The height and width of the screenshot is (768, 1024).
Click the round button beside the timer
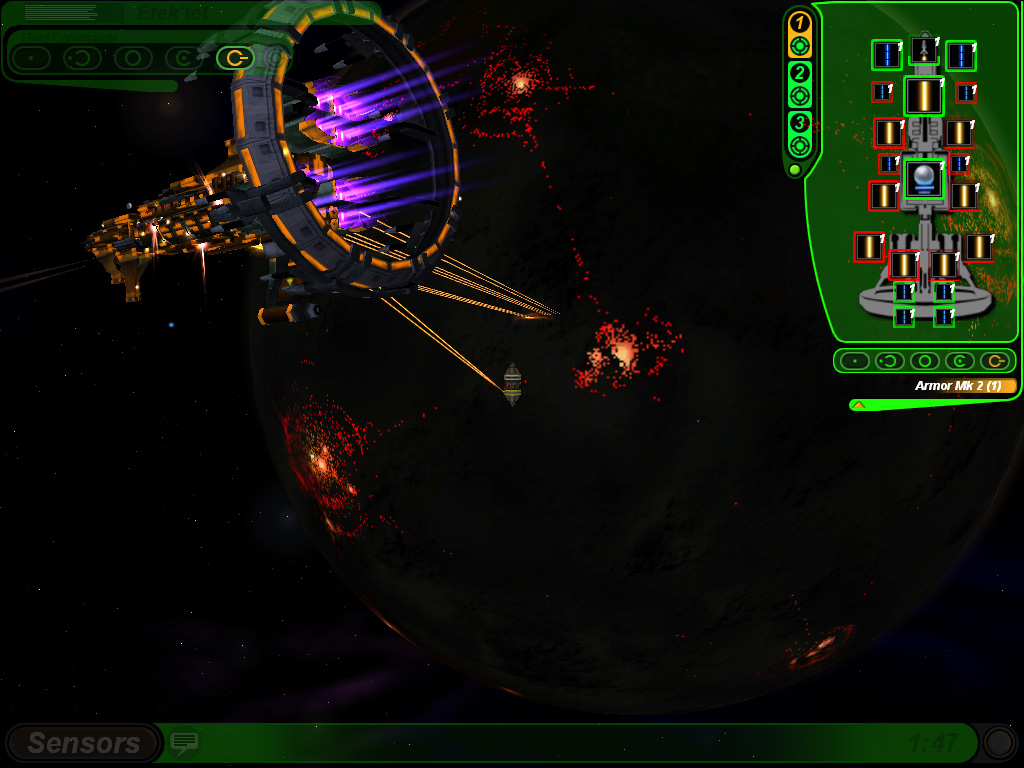pos(998,742)
